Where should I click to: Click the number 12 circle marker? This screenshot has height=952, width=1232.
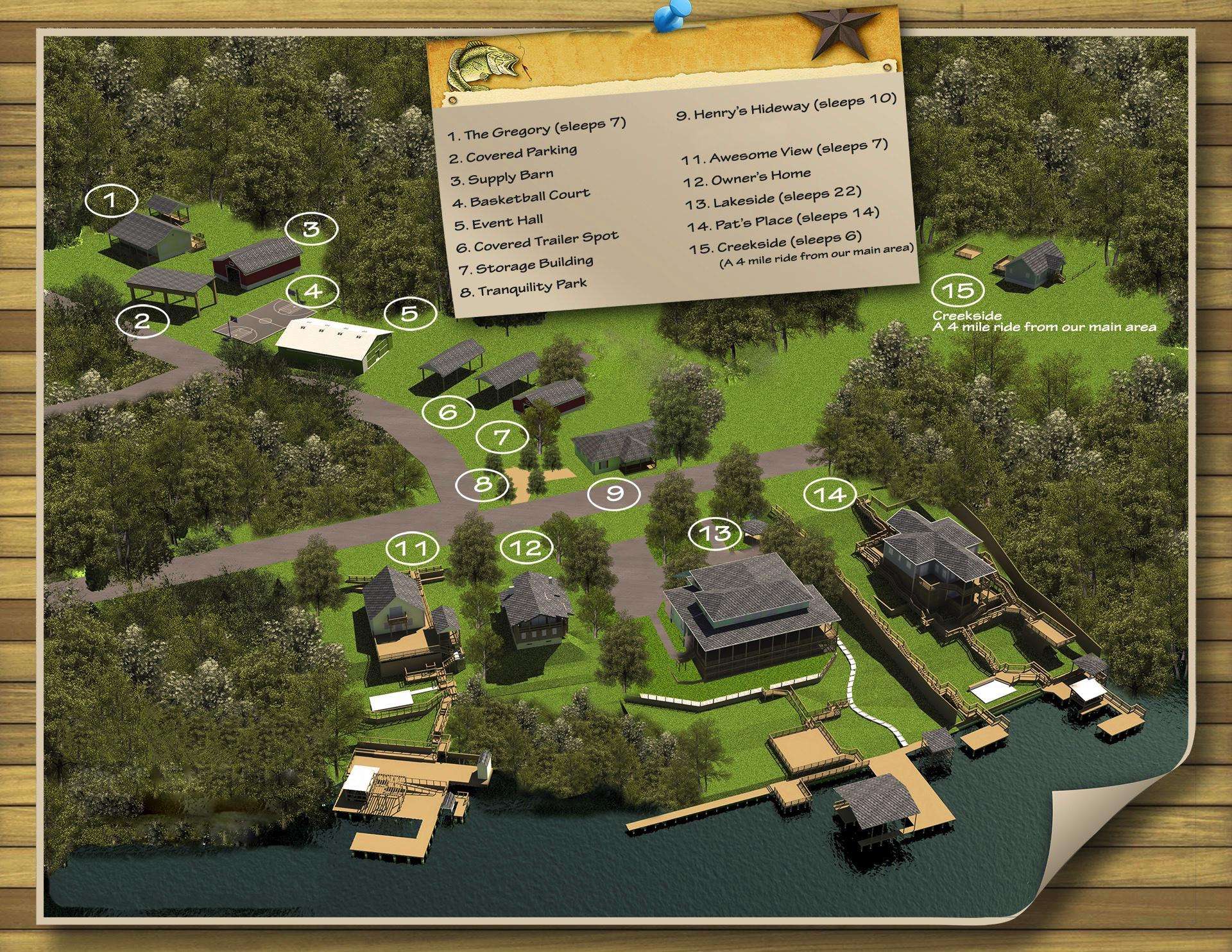529,547
